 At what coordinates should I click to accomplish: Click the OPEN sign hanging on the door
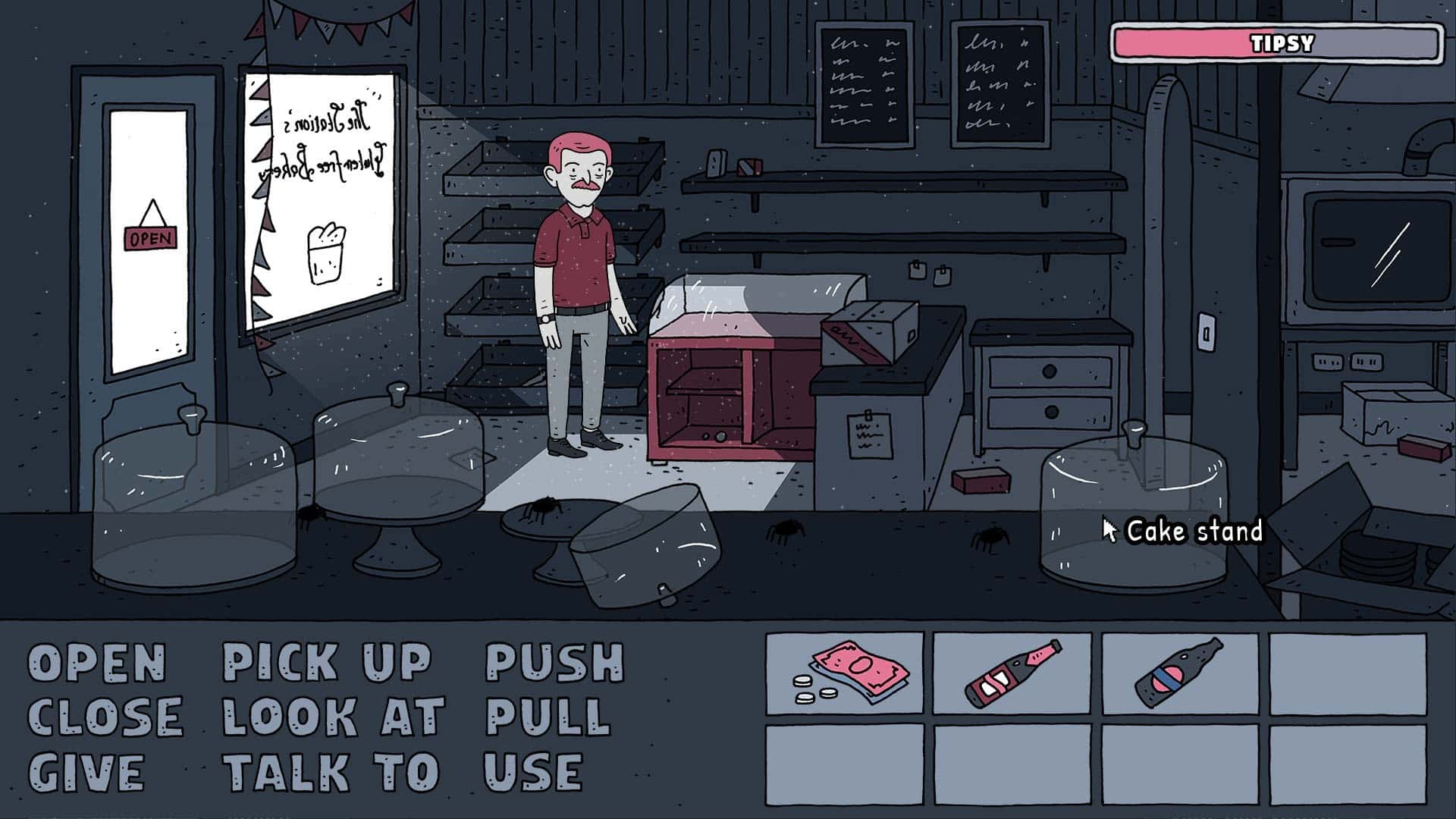pos(149,237)
